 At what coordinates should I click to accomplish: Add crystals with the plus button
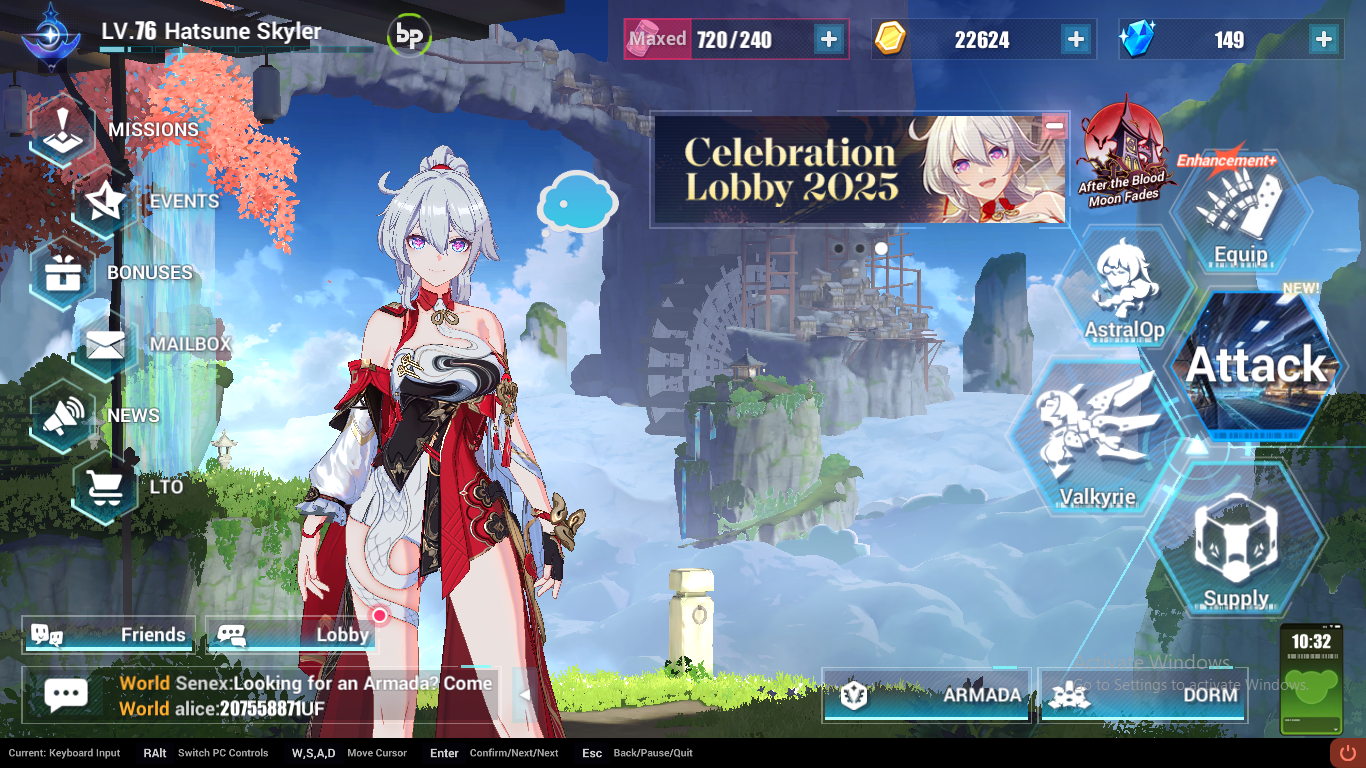click(x=1322, y=39)
